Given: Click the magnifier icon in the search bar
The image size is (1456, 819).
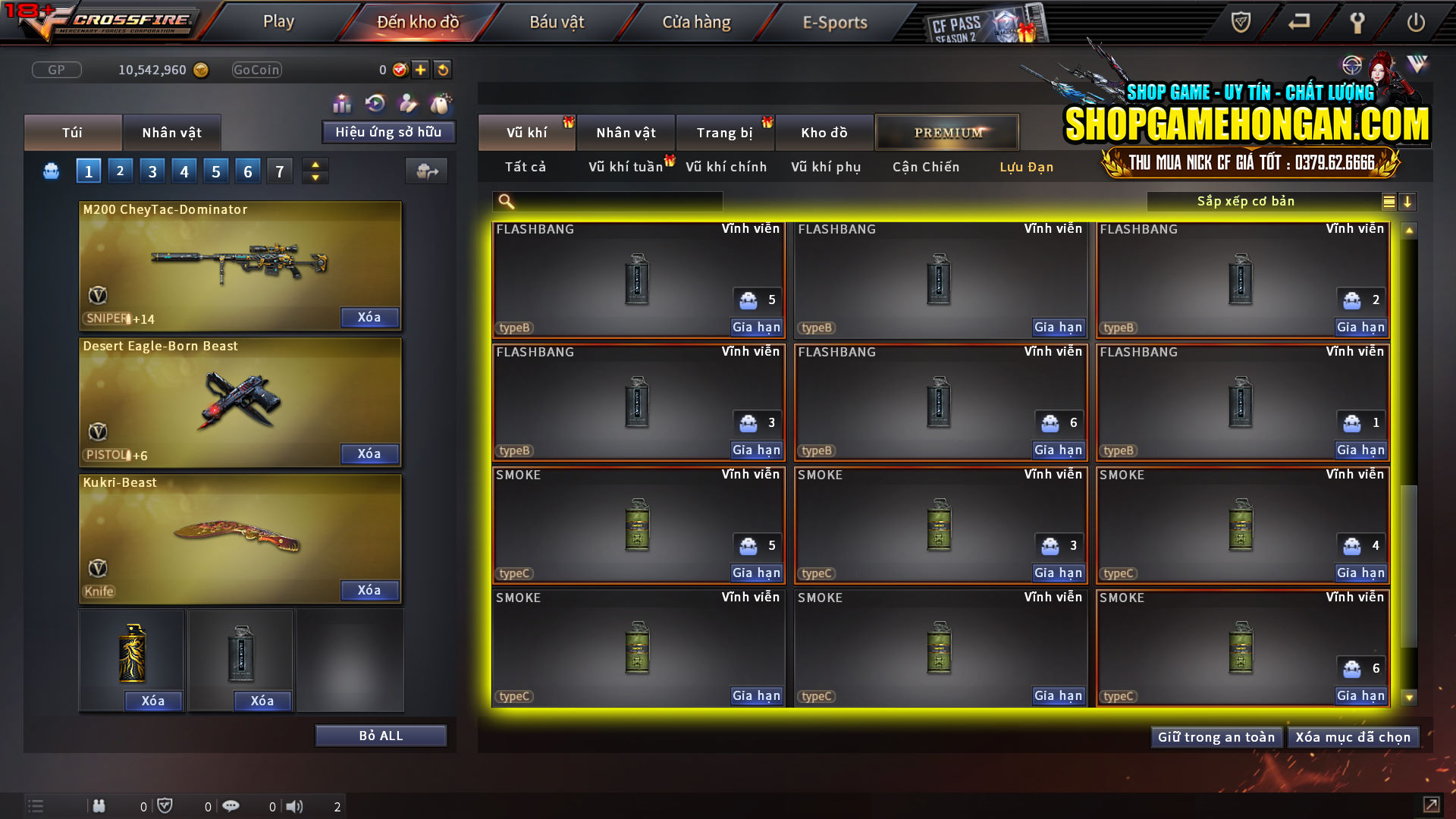Looking at the screenshot, I should 506,201.
